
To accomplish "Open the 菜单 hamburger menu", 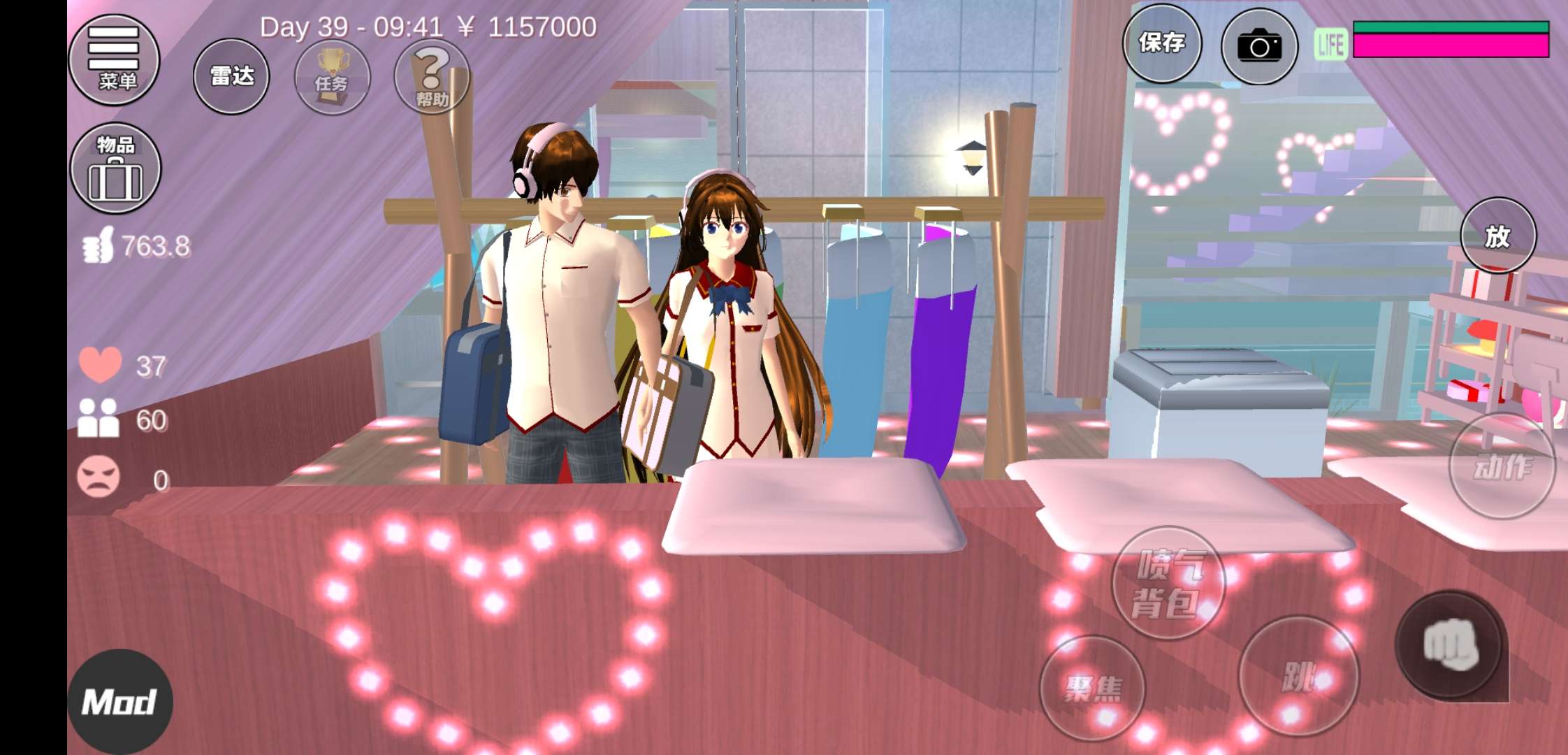I will coord(115,60).
